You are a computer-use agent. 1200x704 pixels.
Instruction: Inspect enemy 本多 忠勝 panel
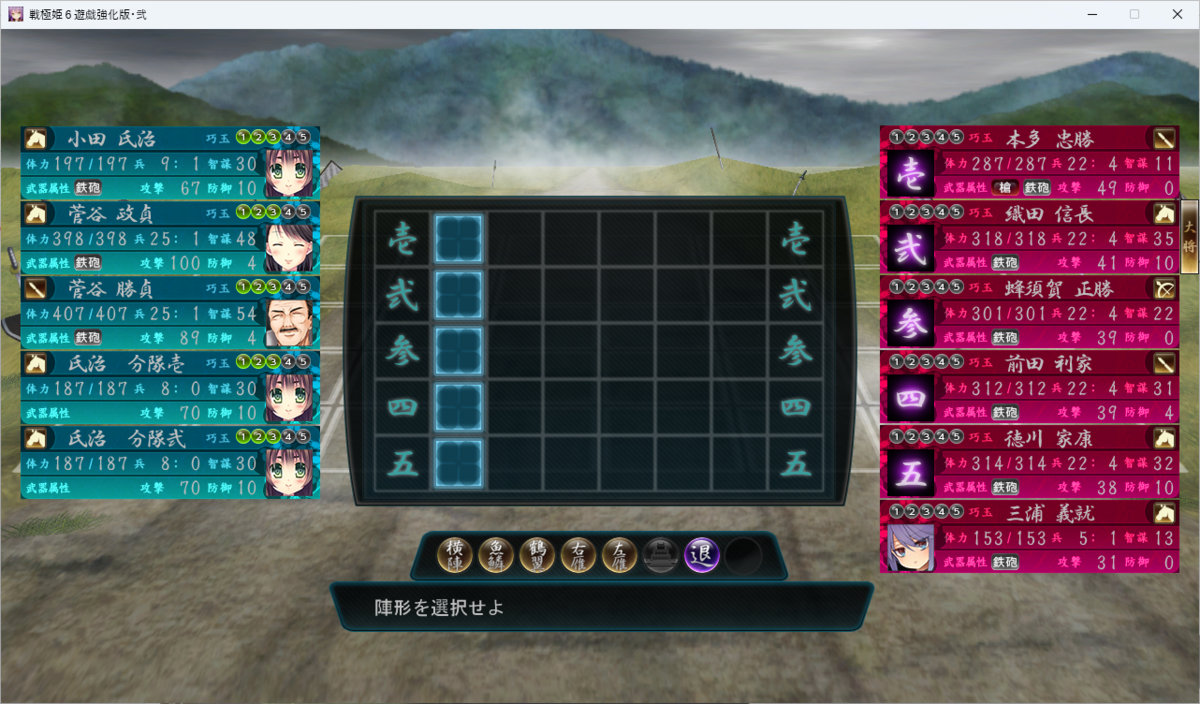click(x=1030, y=163)
